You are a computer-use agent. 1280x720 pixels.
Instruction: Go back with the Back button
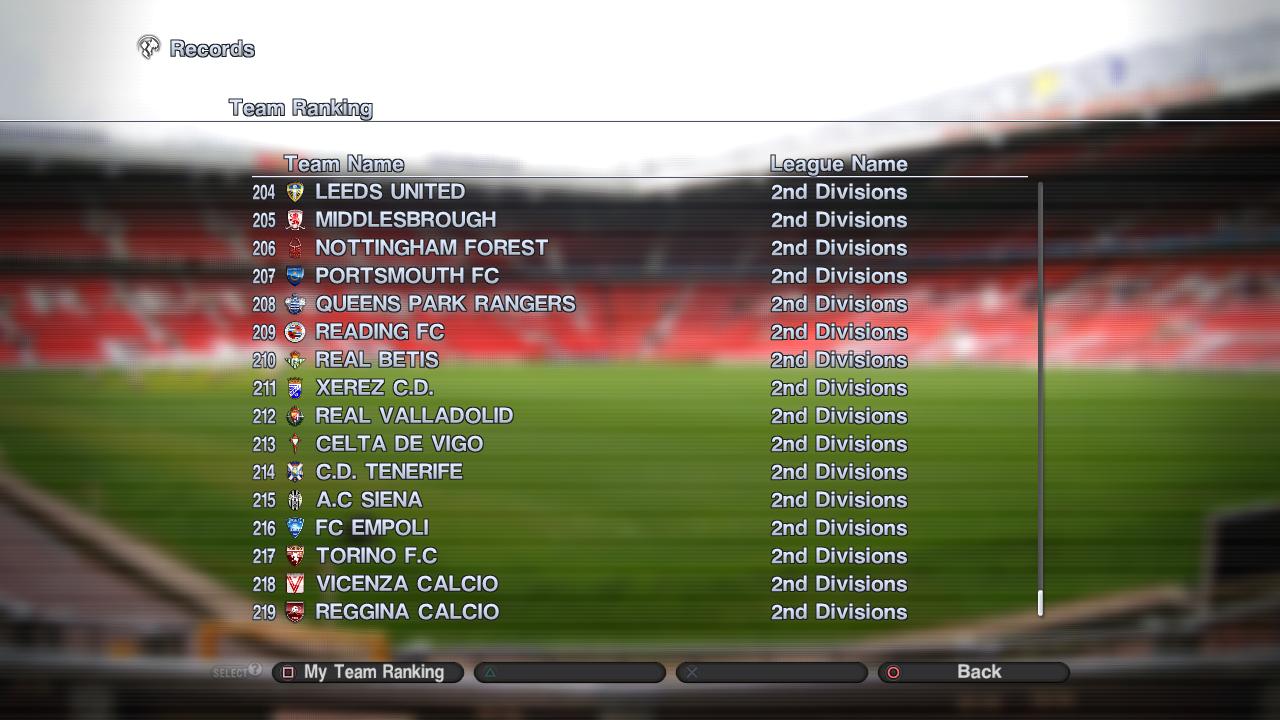973,672
